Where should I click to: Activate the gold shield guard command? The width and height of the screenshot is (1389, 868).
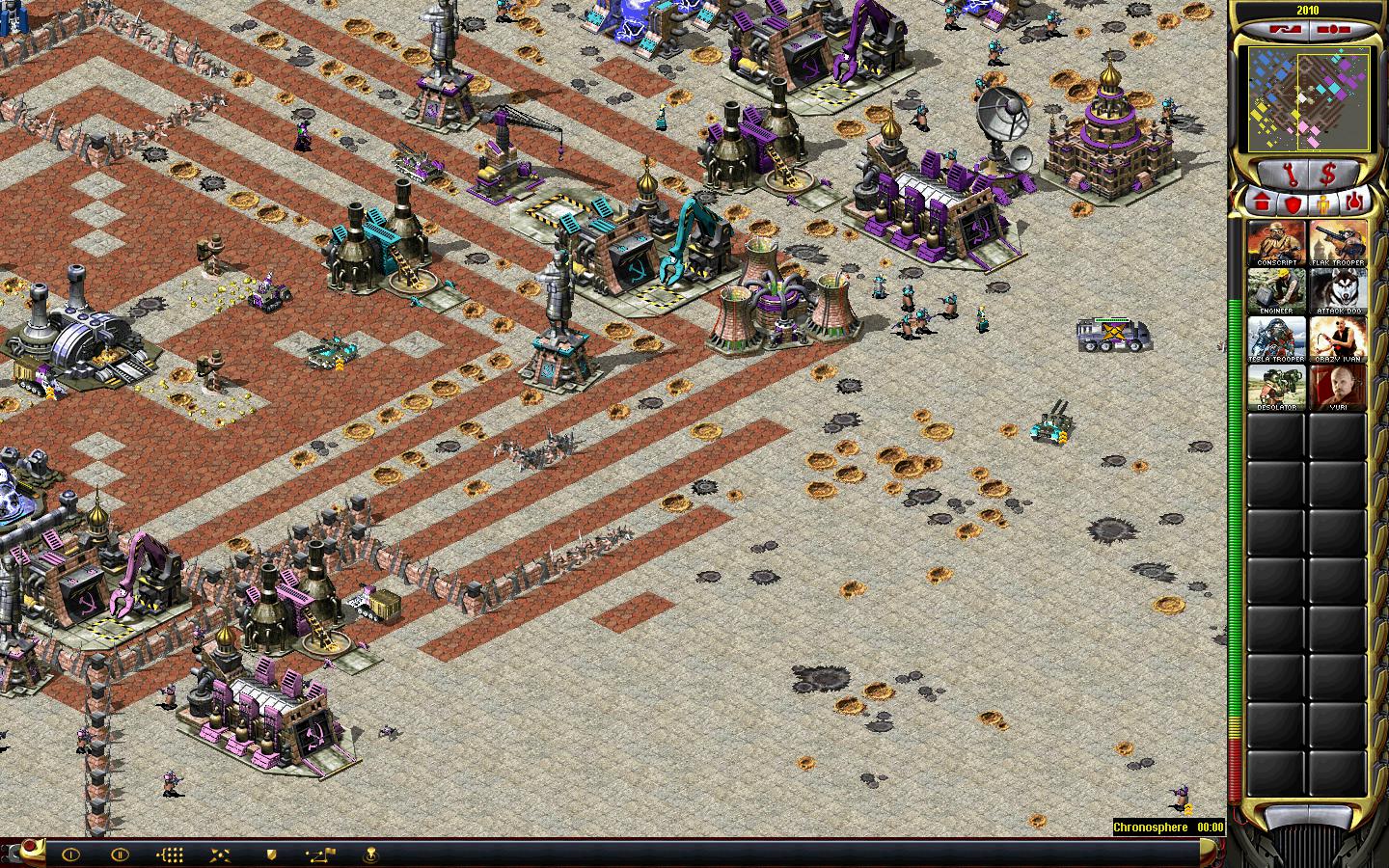click(x=272, y=854)
